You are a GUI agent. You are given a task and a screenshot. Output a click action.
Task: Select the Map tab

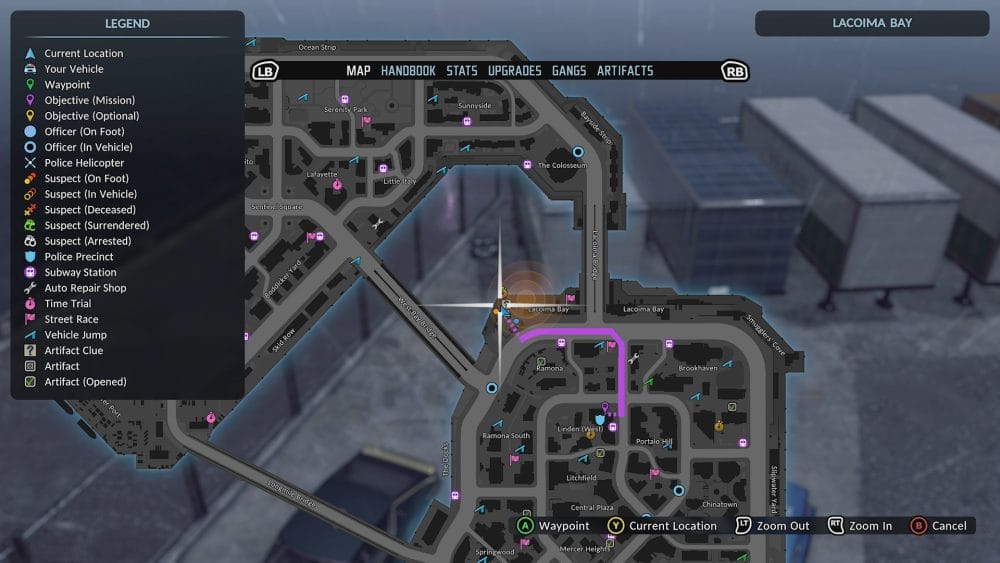pos(358,71)
